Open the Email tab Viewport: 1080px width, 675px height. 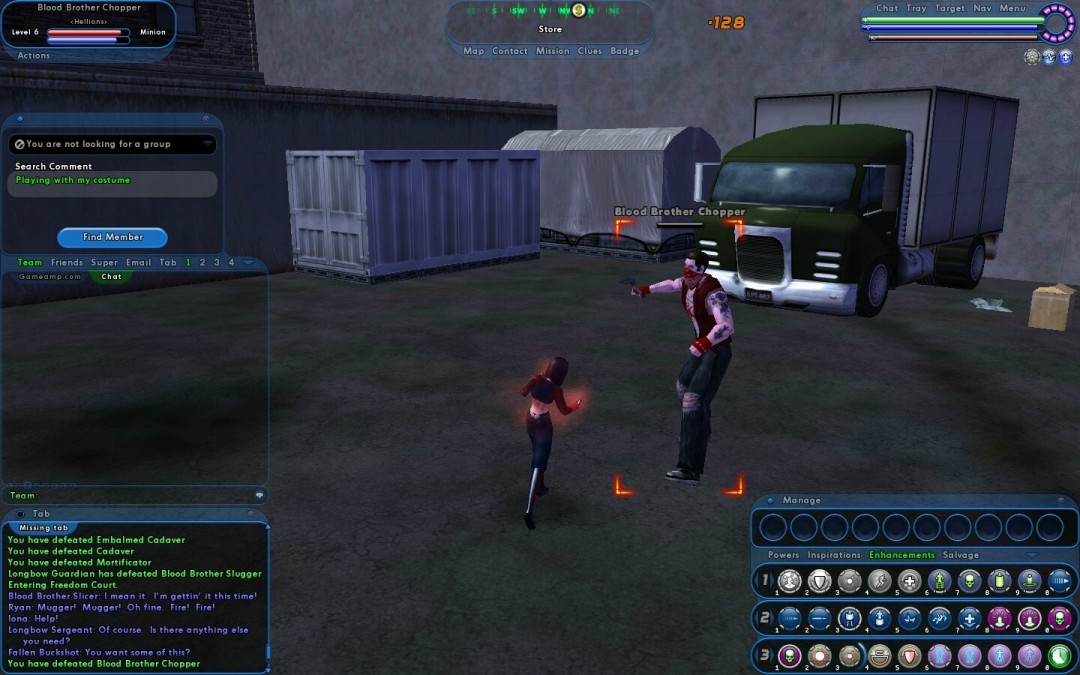coord(139,263)
